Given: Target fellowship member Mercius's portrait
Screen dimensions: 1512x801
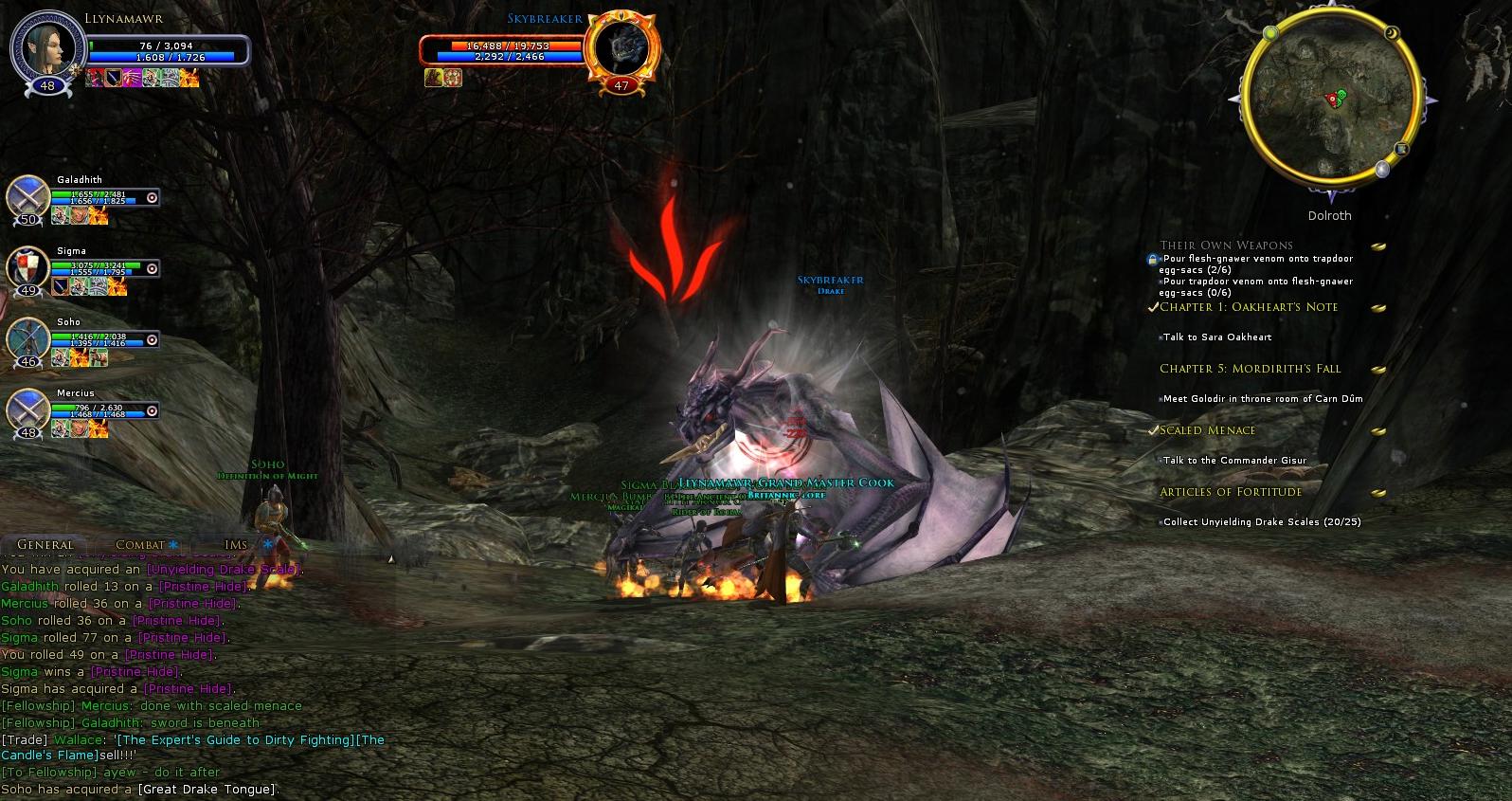Looking at the screenshot, I should pos(28,410).
